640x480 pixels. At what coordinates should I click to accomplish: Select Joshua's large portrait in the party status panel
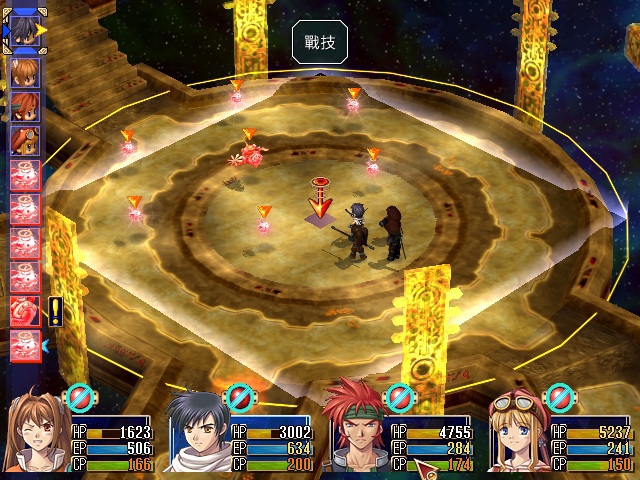click(x=197, y=433)
